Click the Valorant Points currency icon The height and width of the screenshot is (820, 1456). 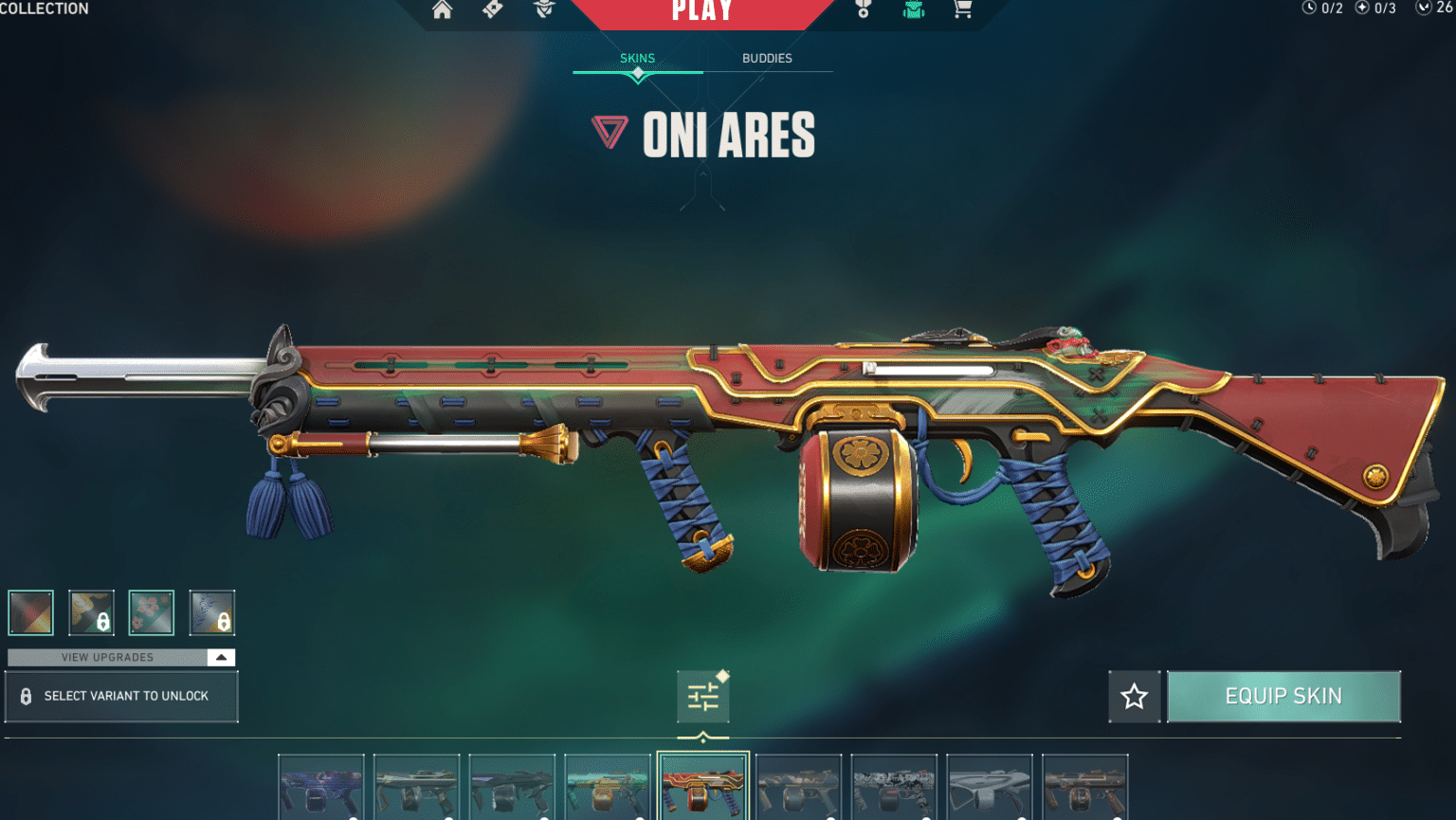click(1425, 9)
